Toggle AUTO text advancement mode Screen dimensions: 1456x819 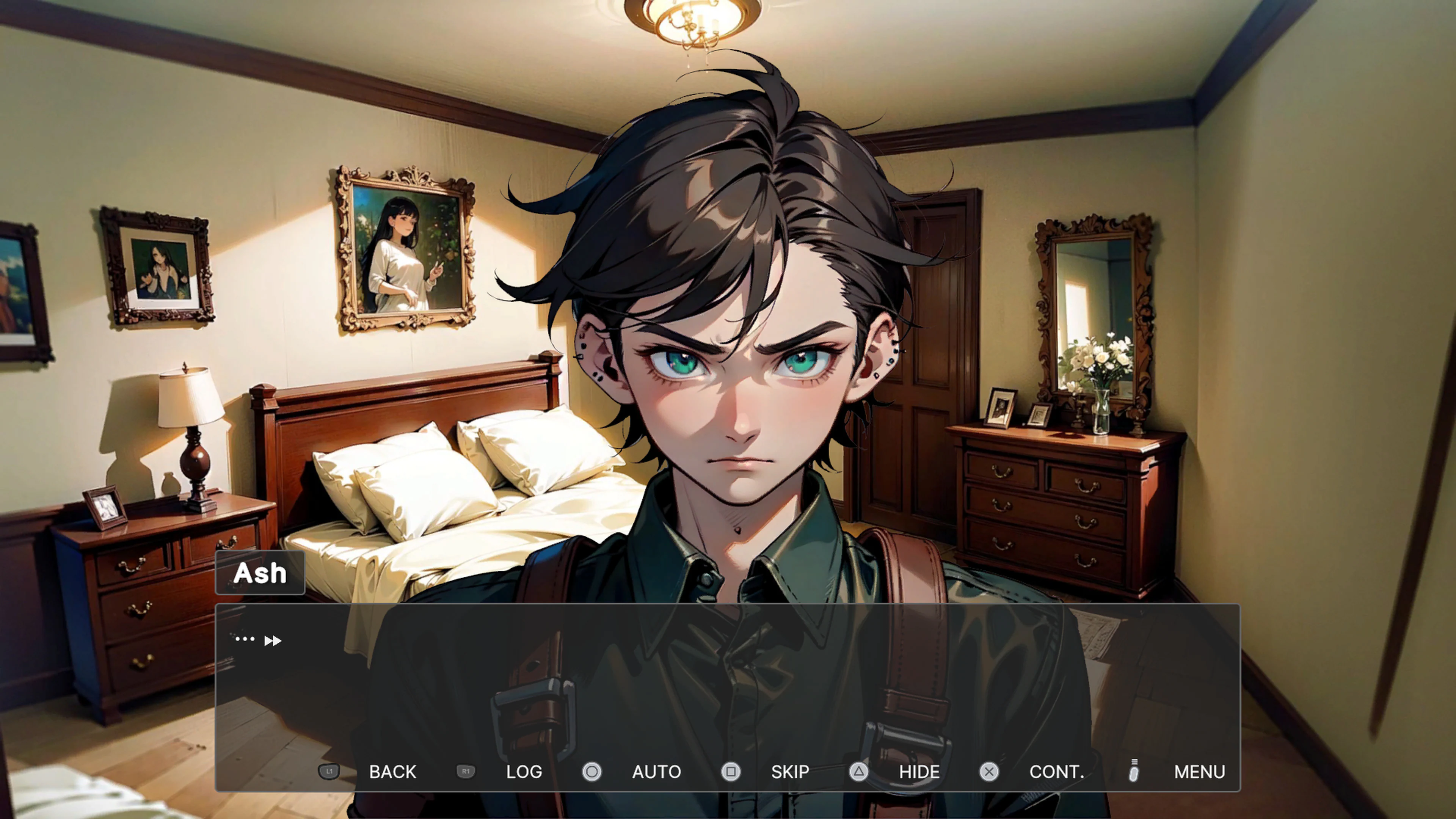point(656,772)
